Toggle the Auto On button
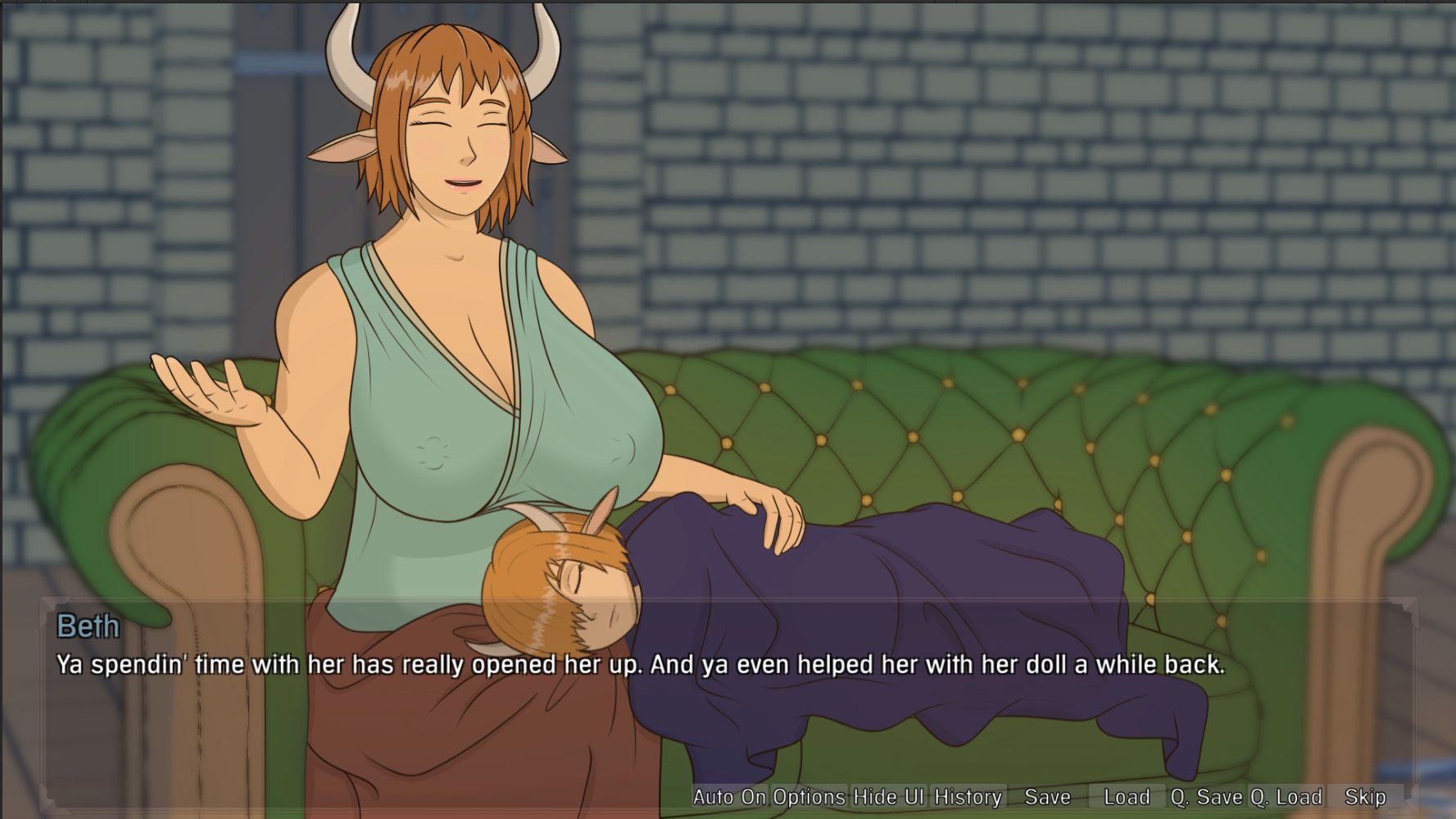The height and width of the screenshot is (819, 1456). (728, 796)
